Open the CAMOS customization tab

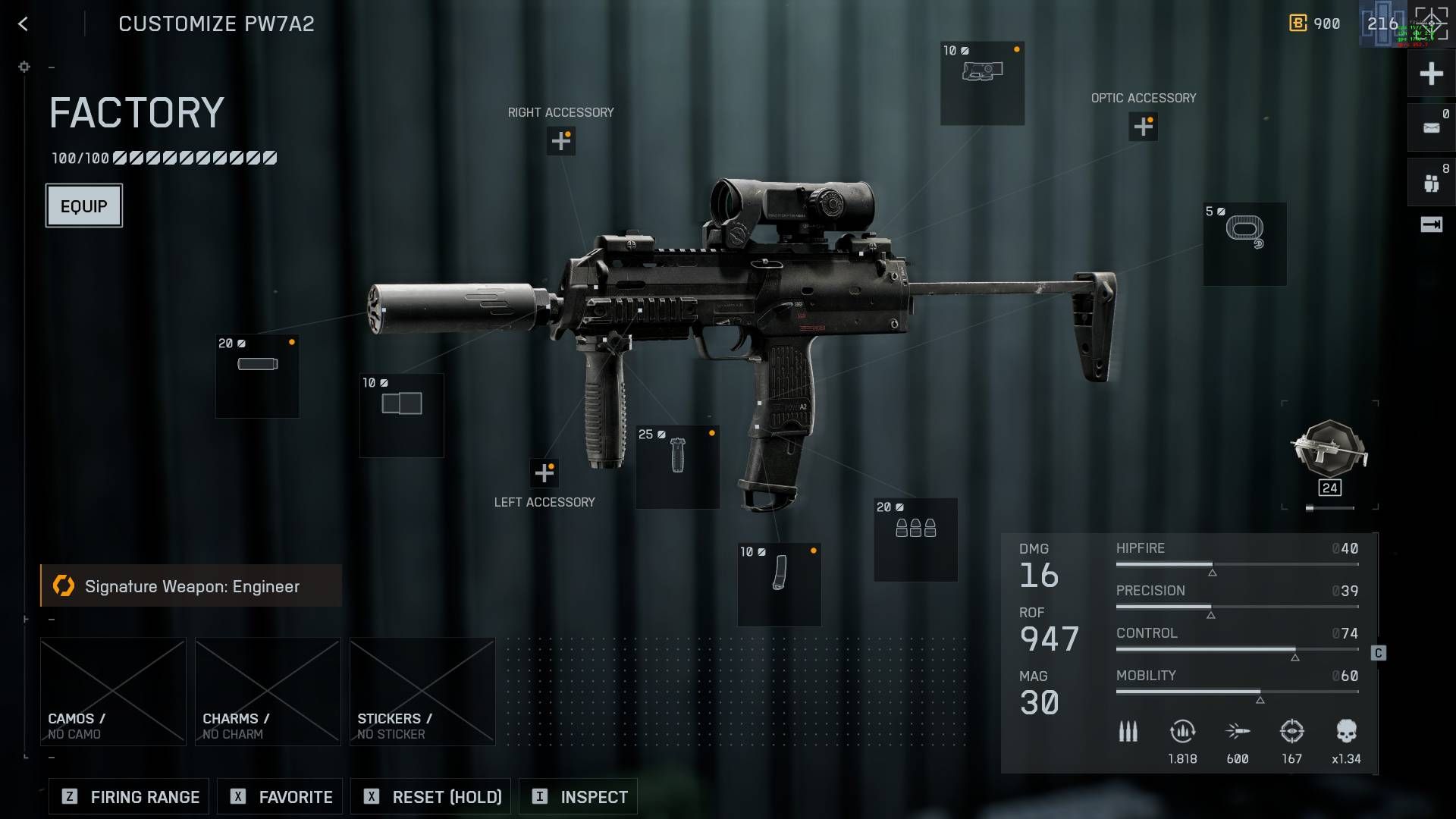coord(112,690)
